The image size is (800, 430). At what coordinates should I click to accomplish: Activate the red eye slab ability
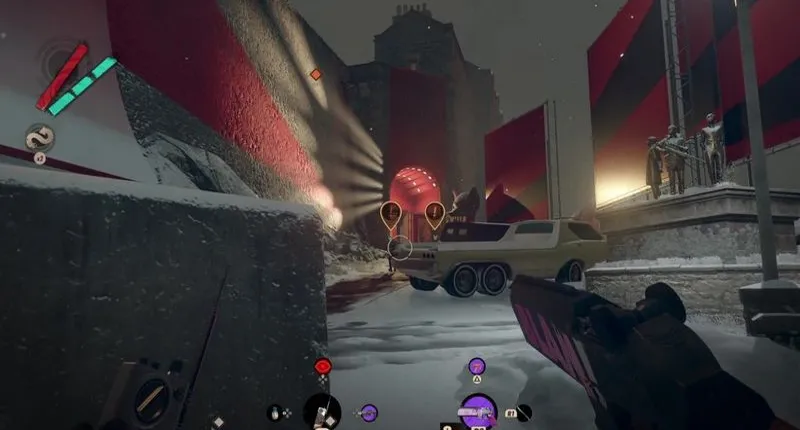coord(322,367)
